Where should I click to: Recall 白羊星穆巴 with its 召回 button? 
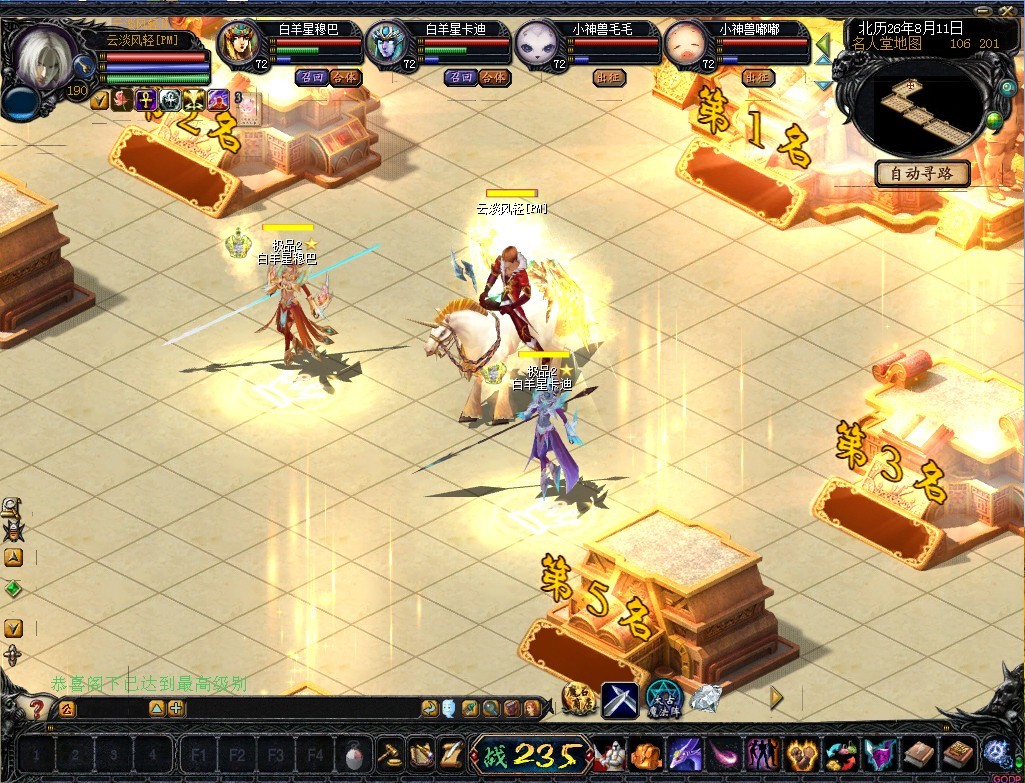coord(311,77)
